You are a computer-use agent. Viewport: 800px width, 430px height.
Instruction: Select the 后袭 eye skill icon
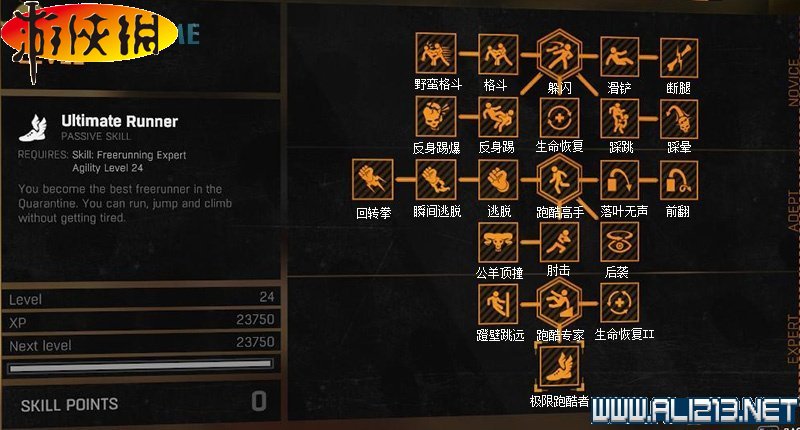click(x=619, y=241)
